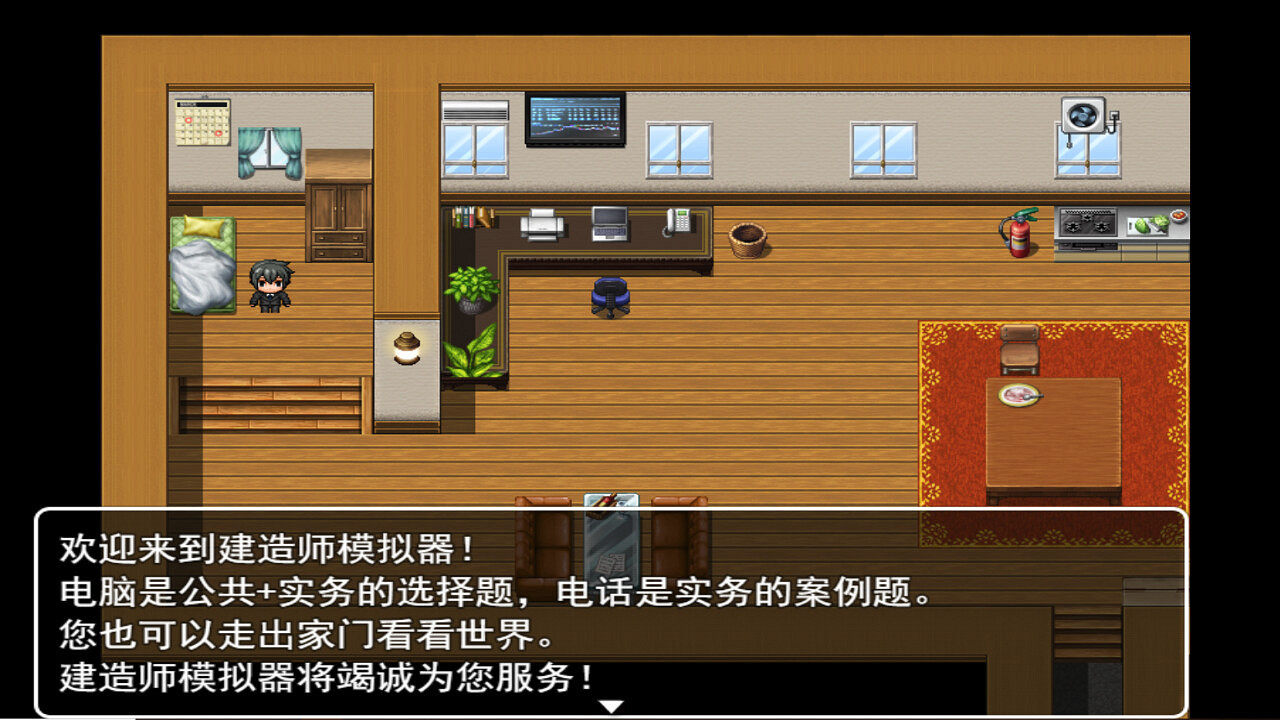The height and width of the screenshot is (720, 1280).
Task: Click the woven basket on the floor
Action: click(747, 241)
